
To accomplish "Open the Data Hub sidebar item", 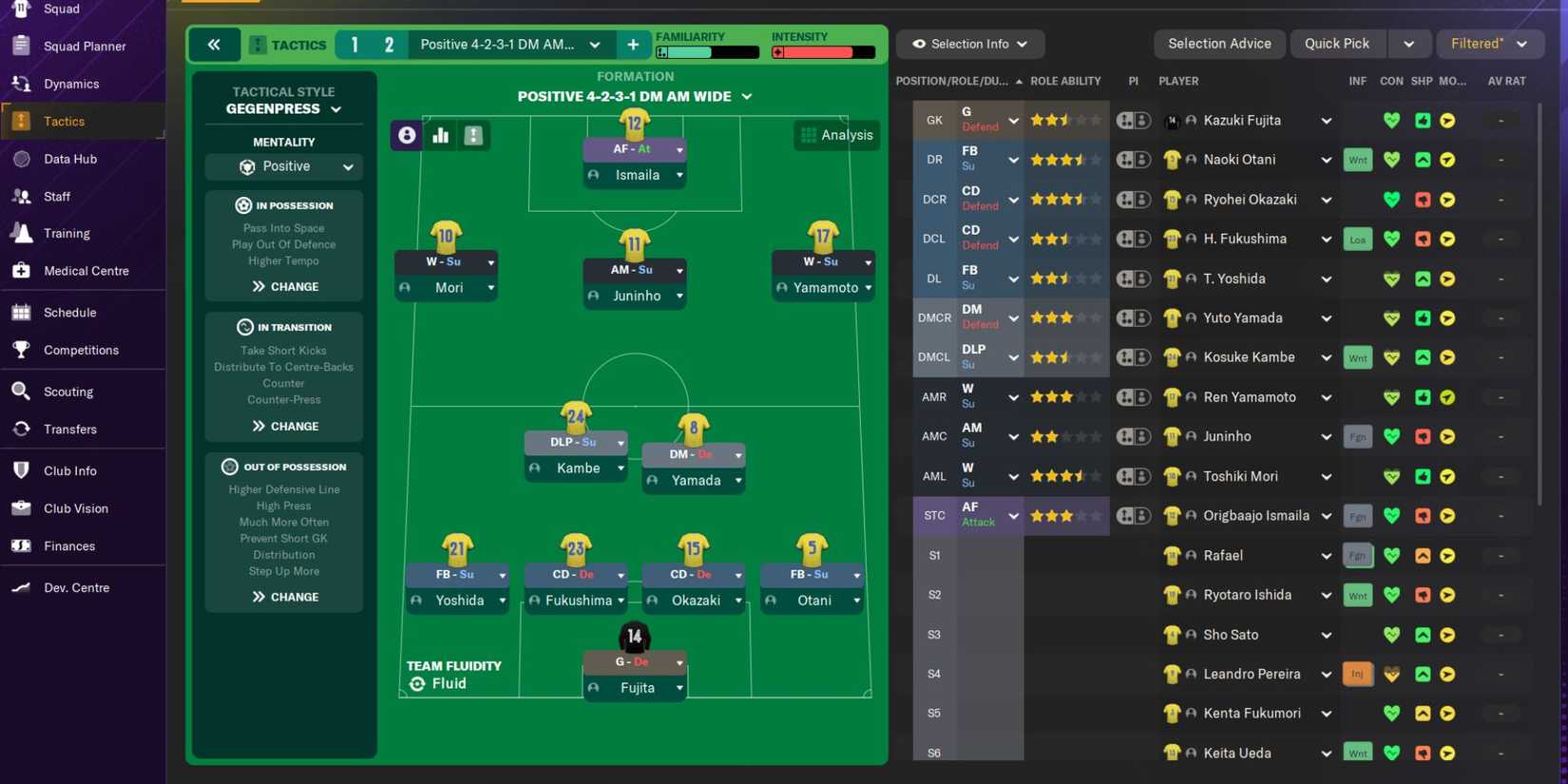I will pos(69,159).
